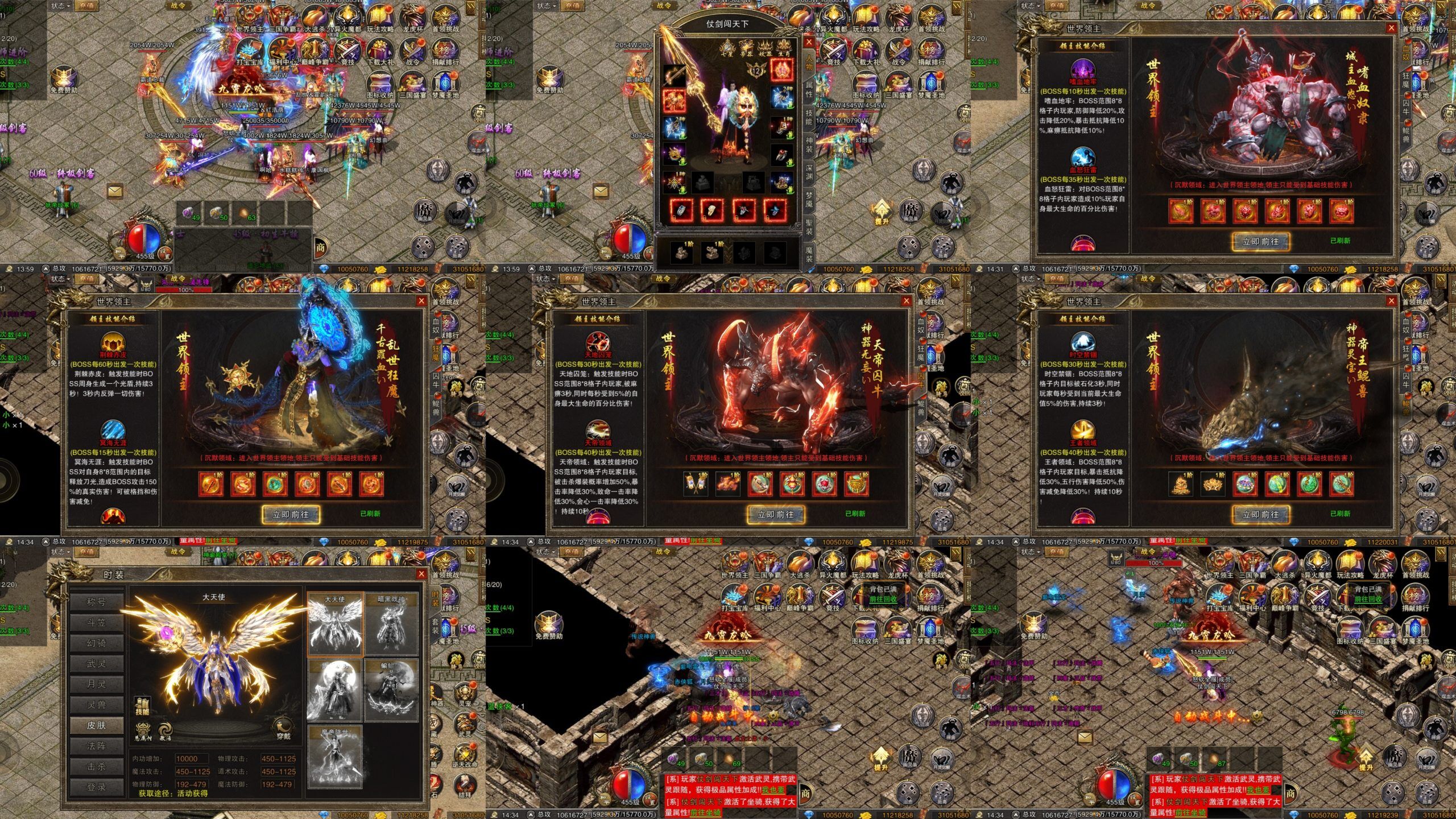This screenshot has height=819, width=1456.
Task: Open the 总属性 total attributes icon
Action: 143,730
